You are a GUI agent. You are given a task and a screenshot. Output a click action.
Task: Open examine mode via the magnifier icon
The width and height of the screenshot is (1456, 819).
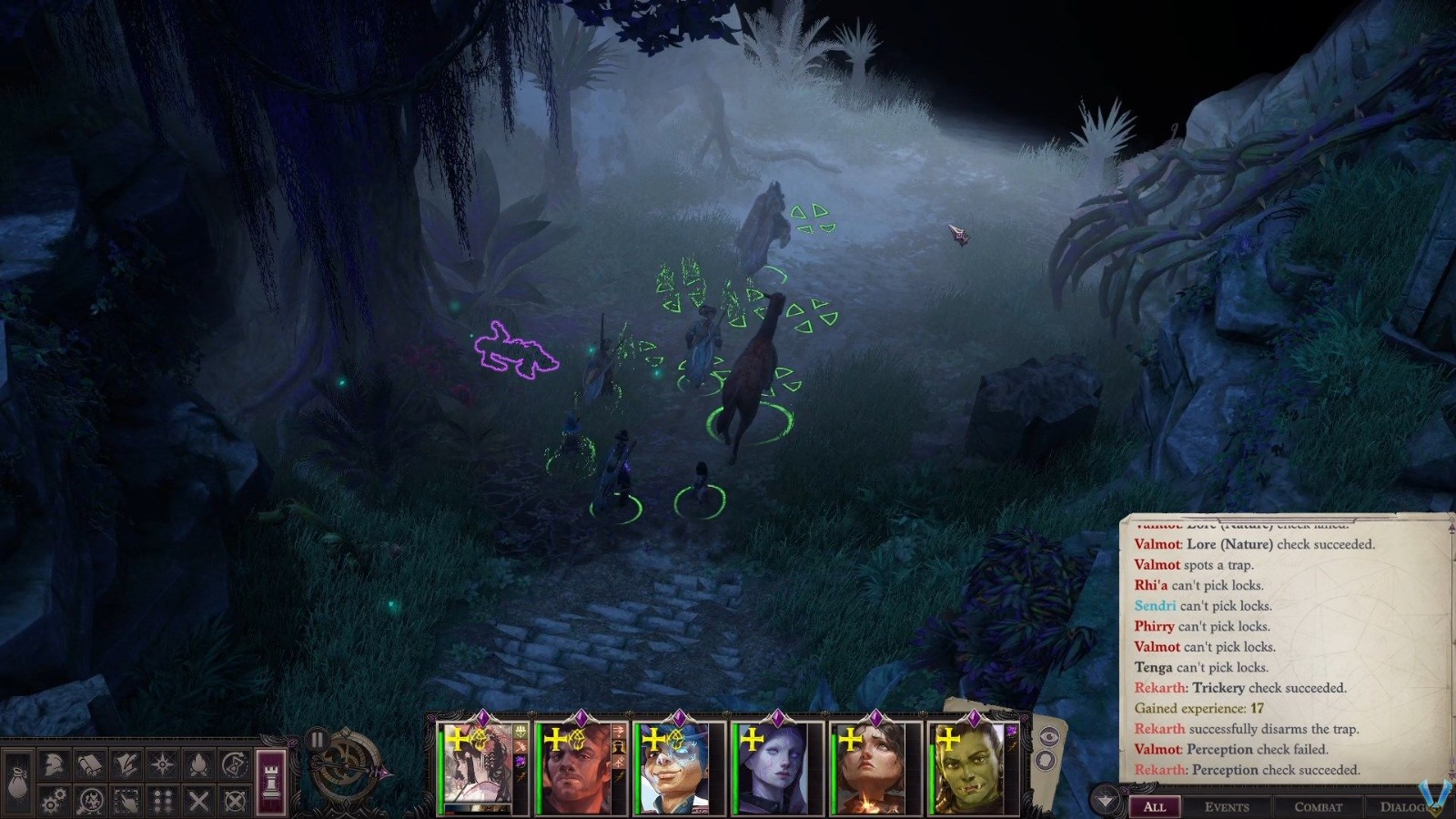tap(91, 801)
